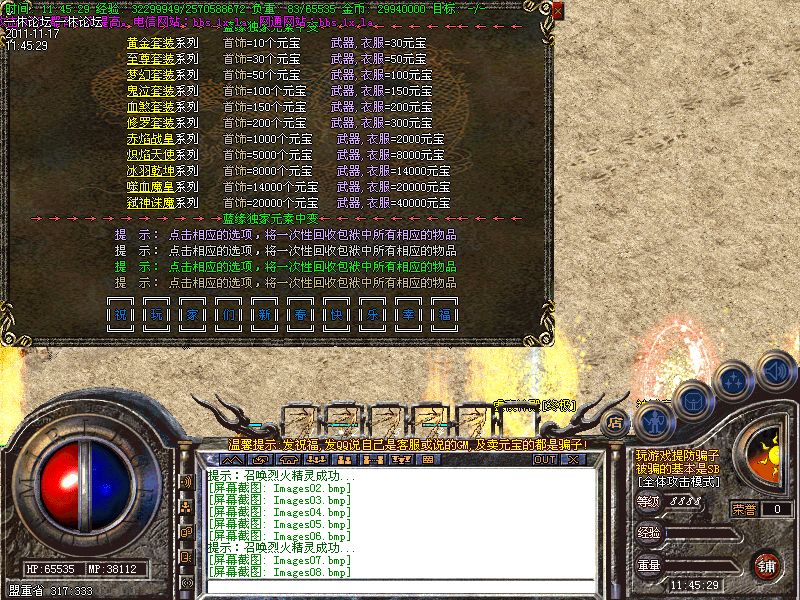Screen dimensions: 800x600
Task: Close the chat panel with X button
Action: click(x=572, y=460)
